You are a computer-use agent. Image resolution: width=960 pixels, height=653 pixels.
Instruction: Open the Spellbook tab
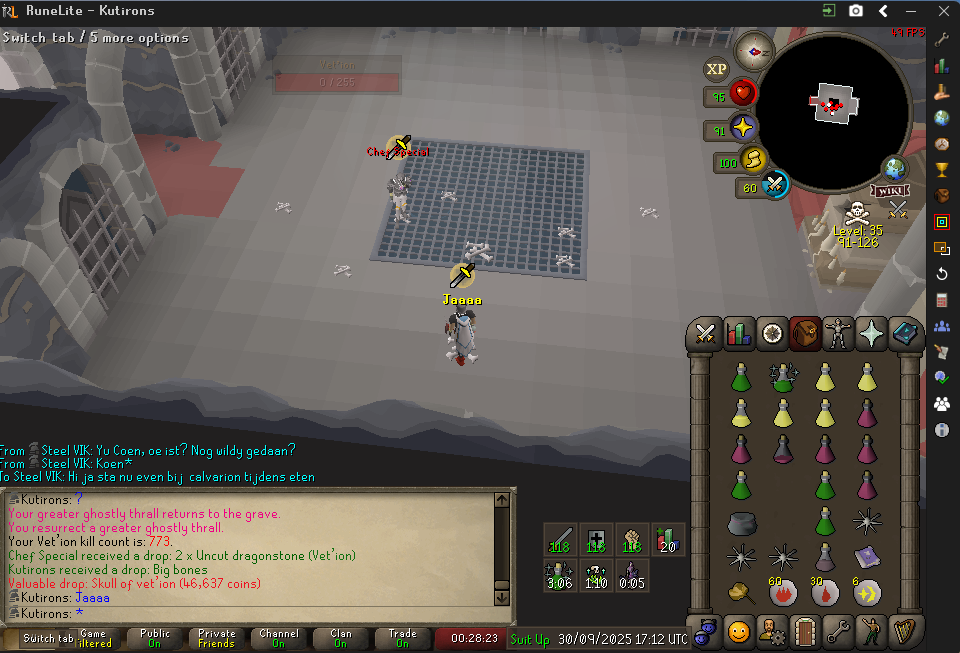click(x=905, y=334)
